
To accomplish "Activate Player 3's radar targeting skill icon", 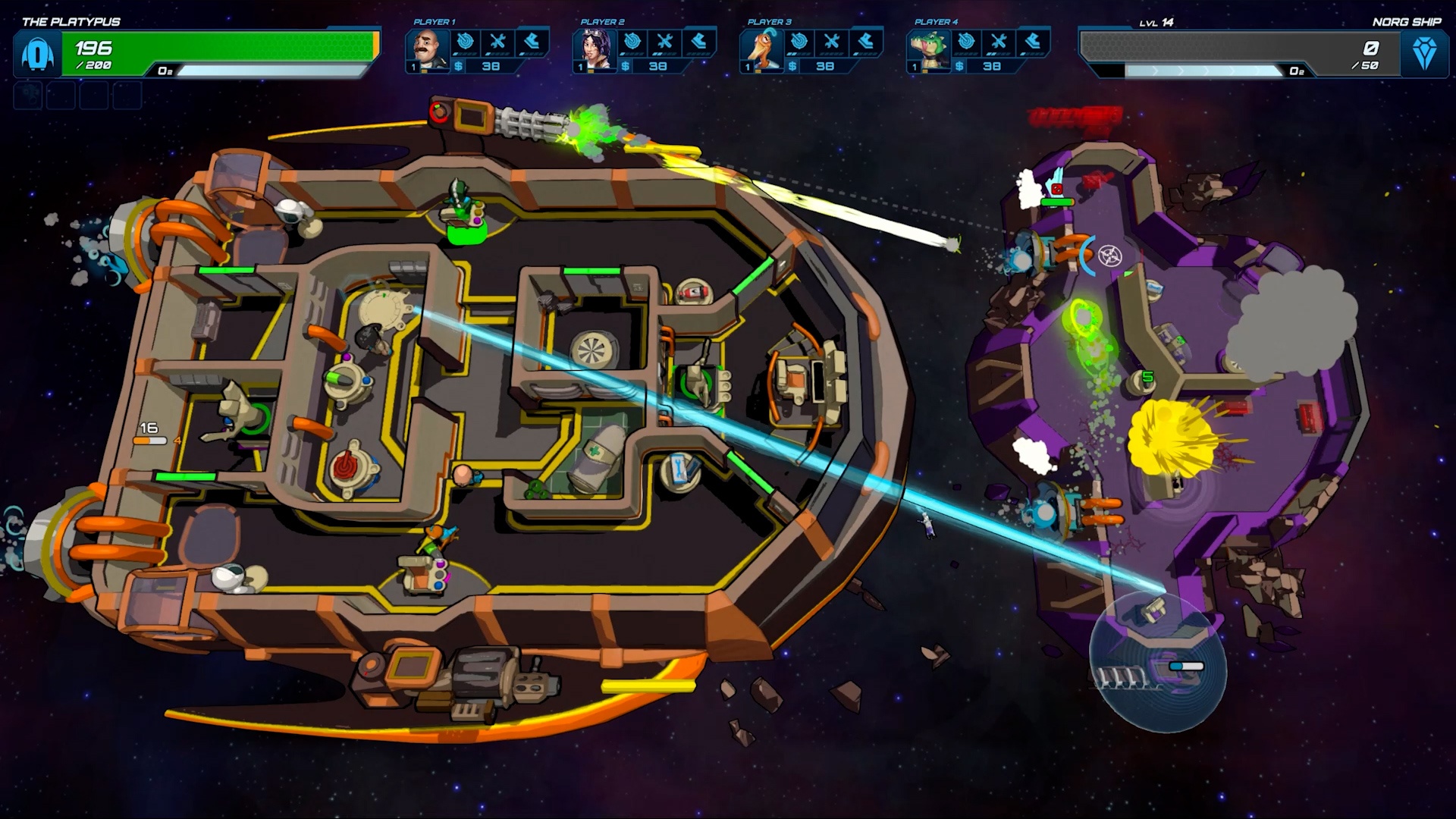I will (x=799, y=42).
